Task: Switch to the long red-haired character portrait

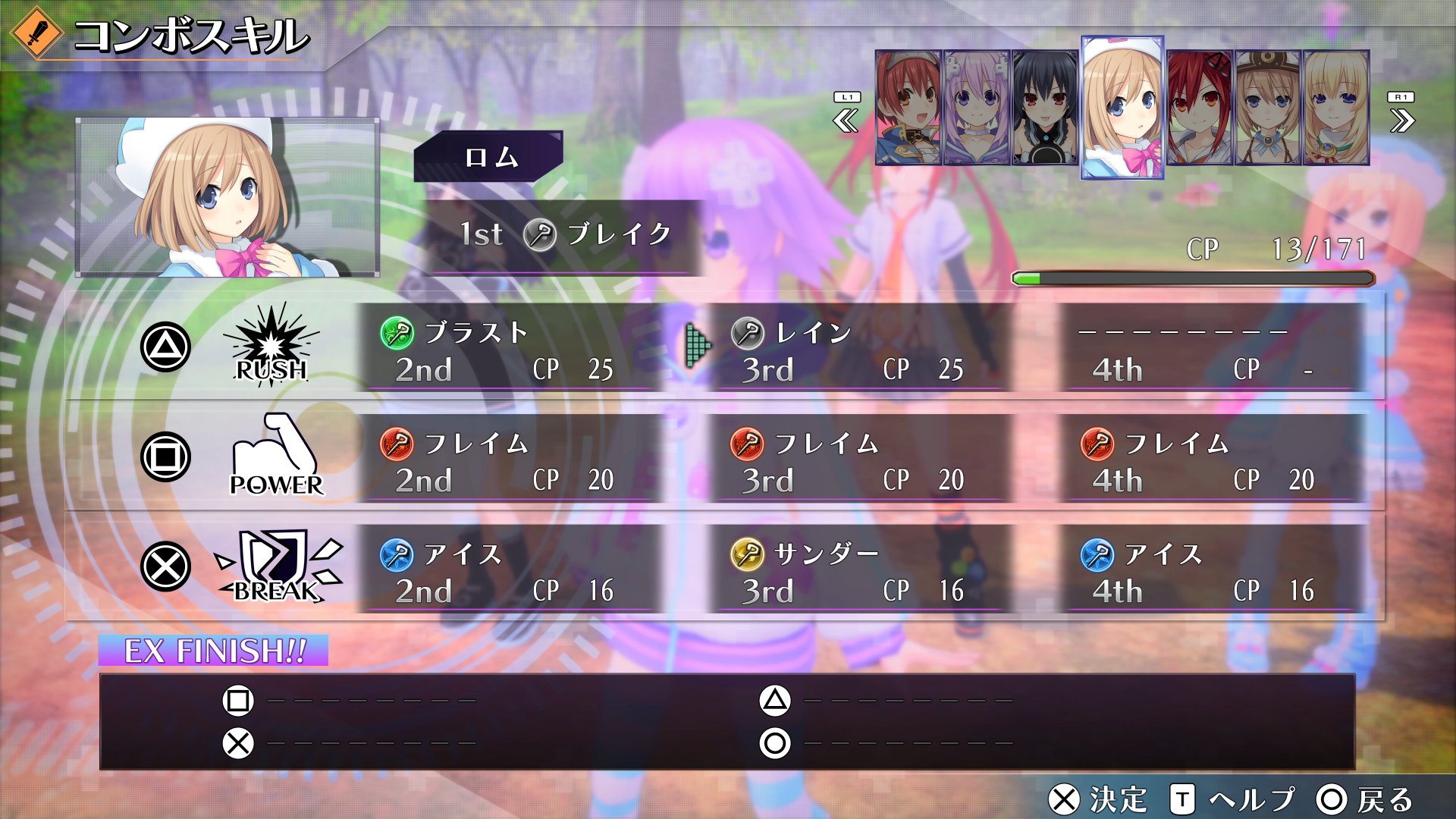Action: click(1199, 108)
